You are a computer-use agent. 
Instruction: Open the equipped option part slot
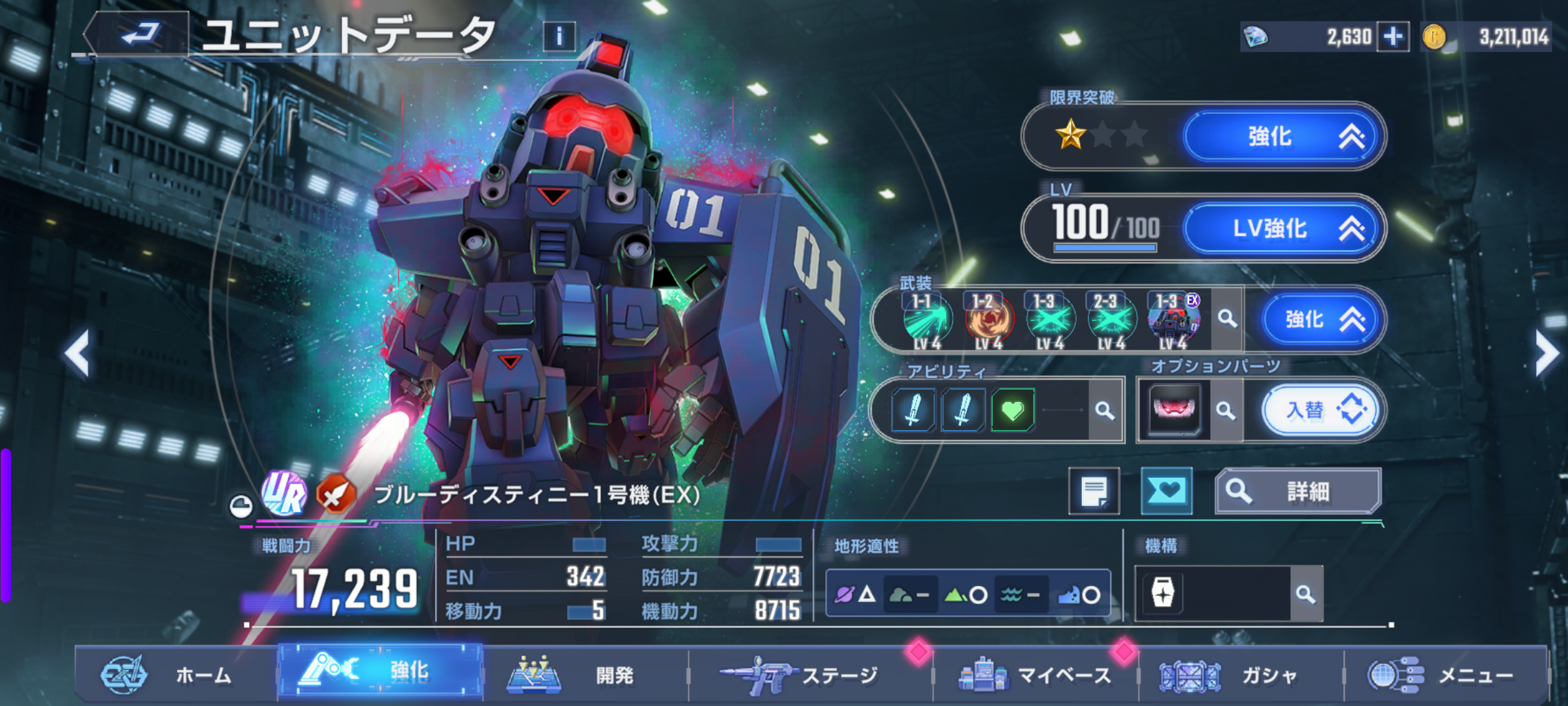click(x=1174, y=410)
